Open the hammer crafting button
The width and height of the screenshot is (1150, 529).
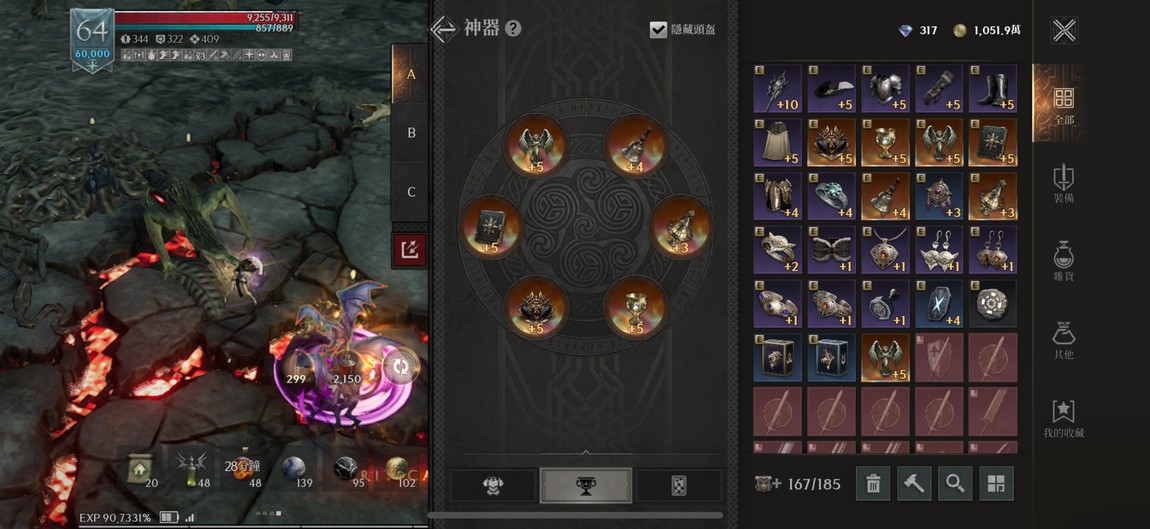pyautogui.click(x=914, y=484)
